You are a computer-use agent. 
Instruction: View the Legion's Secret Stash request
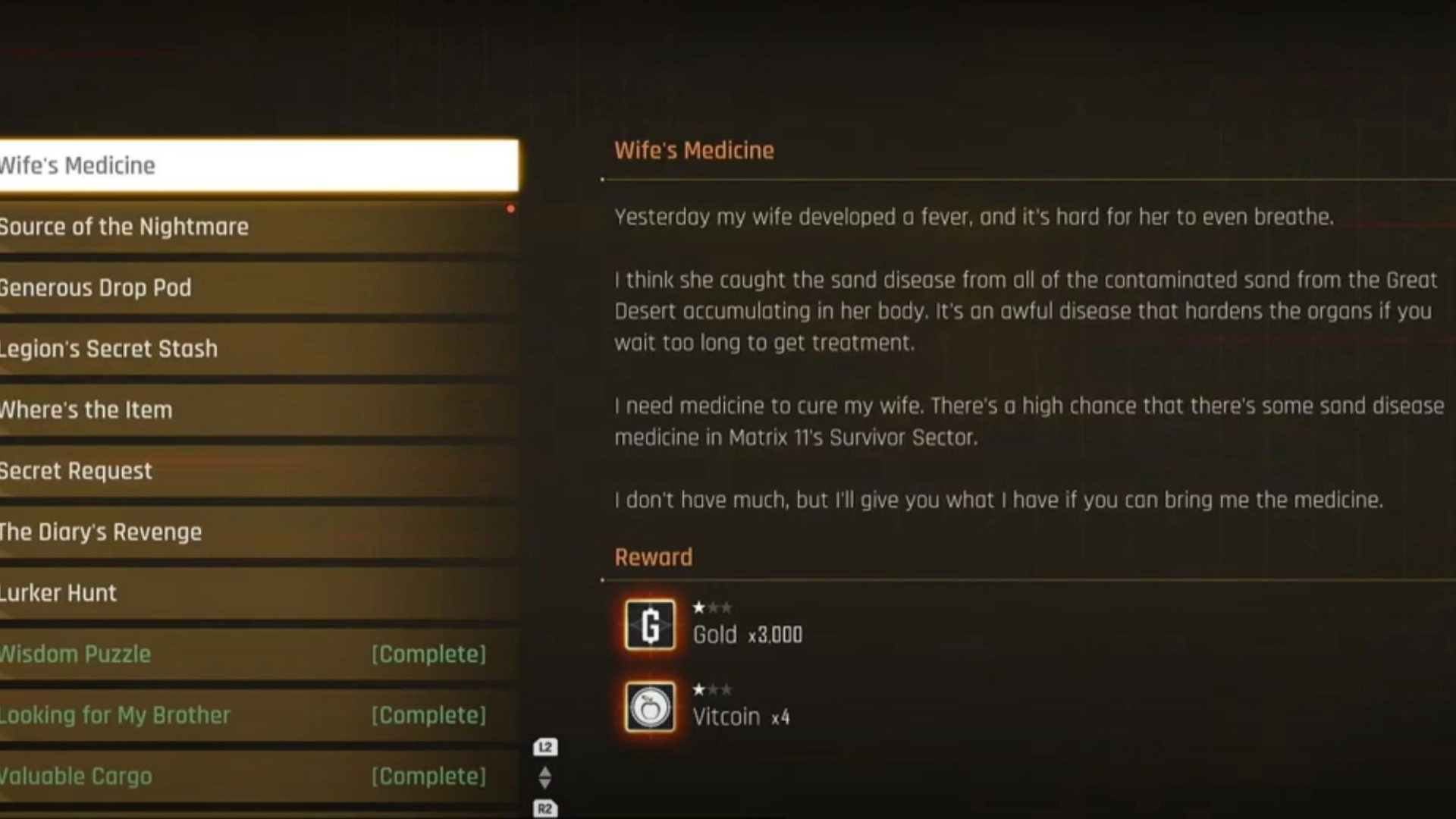pyautogui.click(x=258, y=349)
